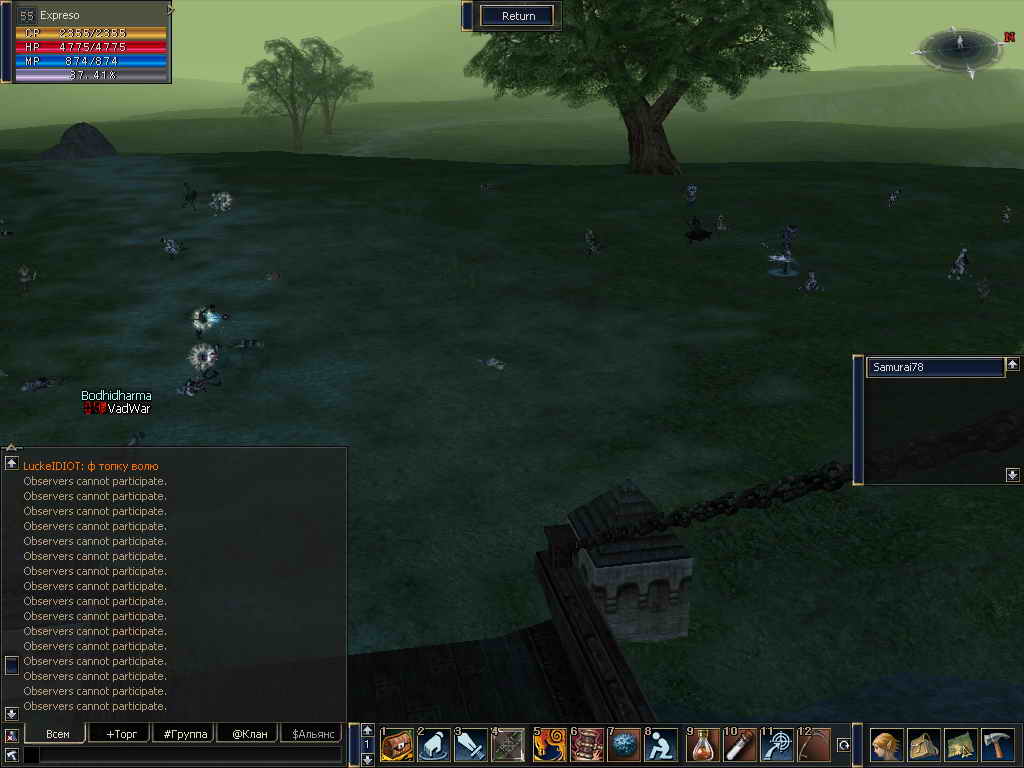
Task: Switch to the +Торг trade chat tab
Action: click(120, 734)
